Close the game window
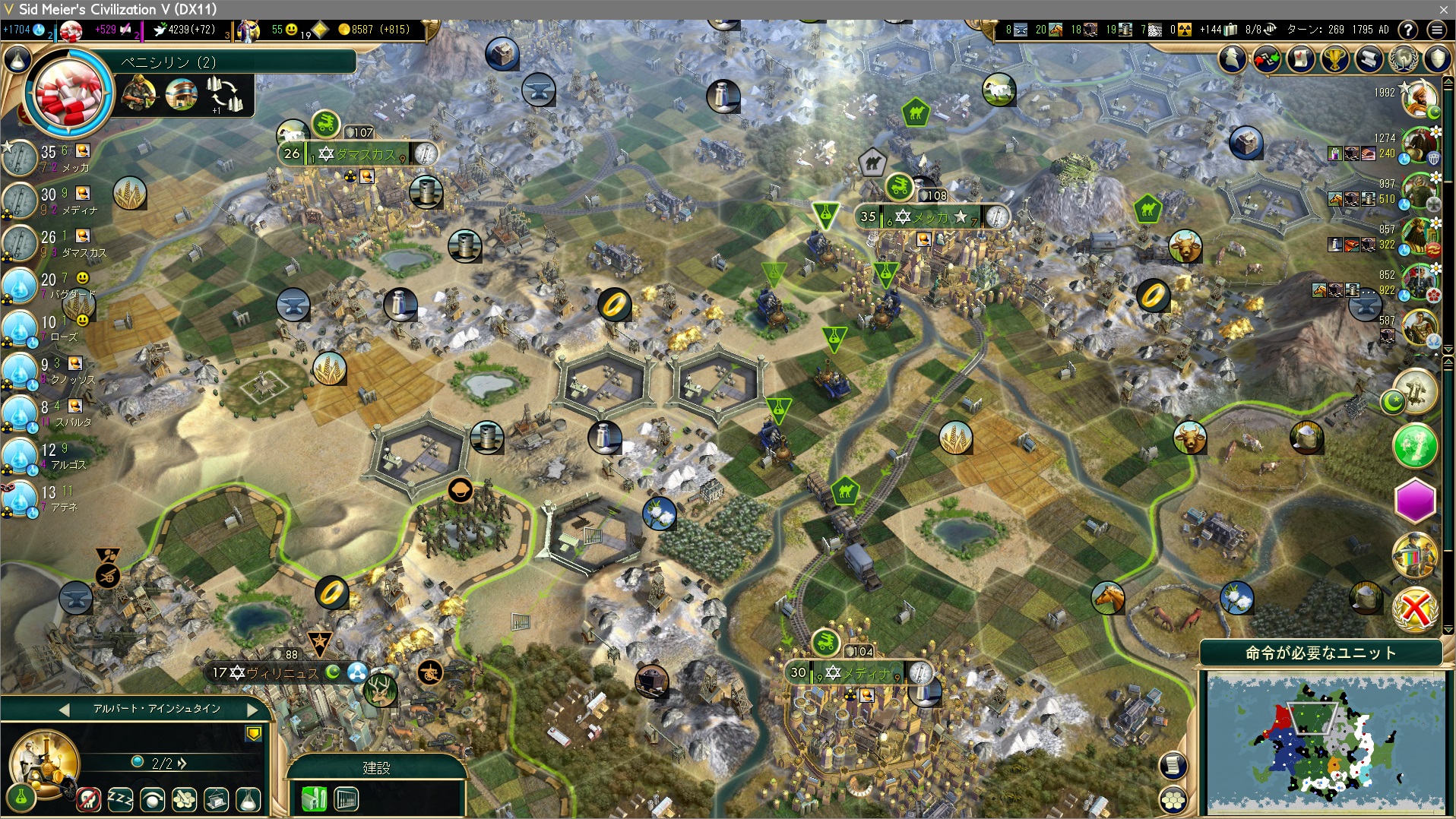 pyautogui.click(x=1443, y=9)
